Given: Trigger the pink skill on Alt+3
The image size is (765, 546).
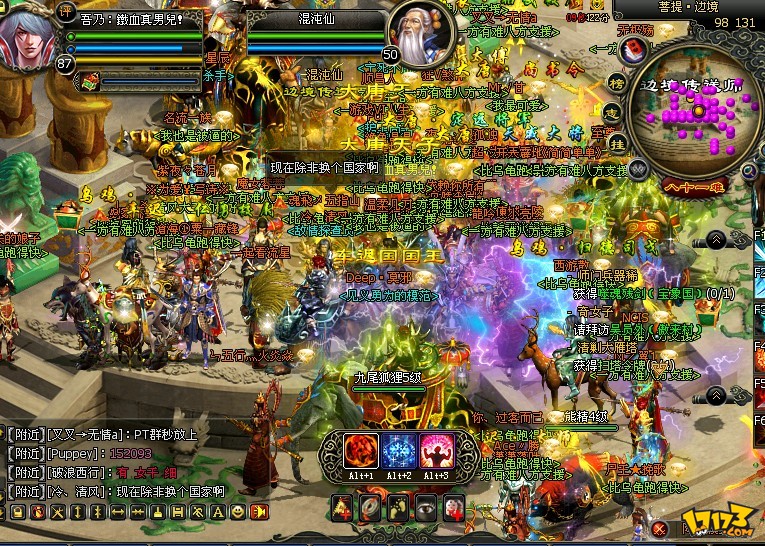Looking at the screenshot, I should [437, 452].
